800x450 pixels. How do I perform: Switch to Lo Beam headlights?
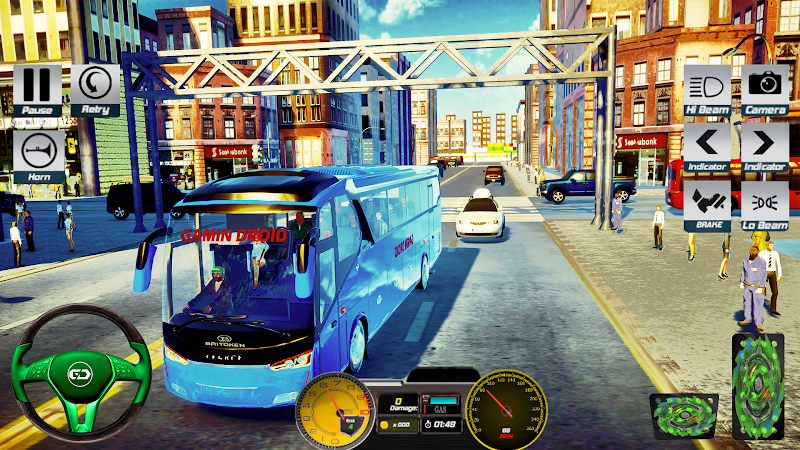tap(766, 203)
